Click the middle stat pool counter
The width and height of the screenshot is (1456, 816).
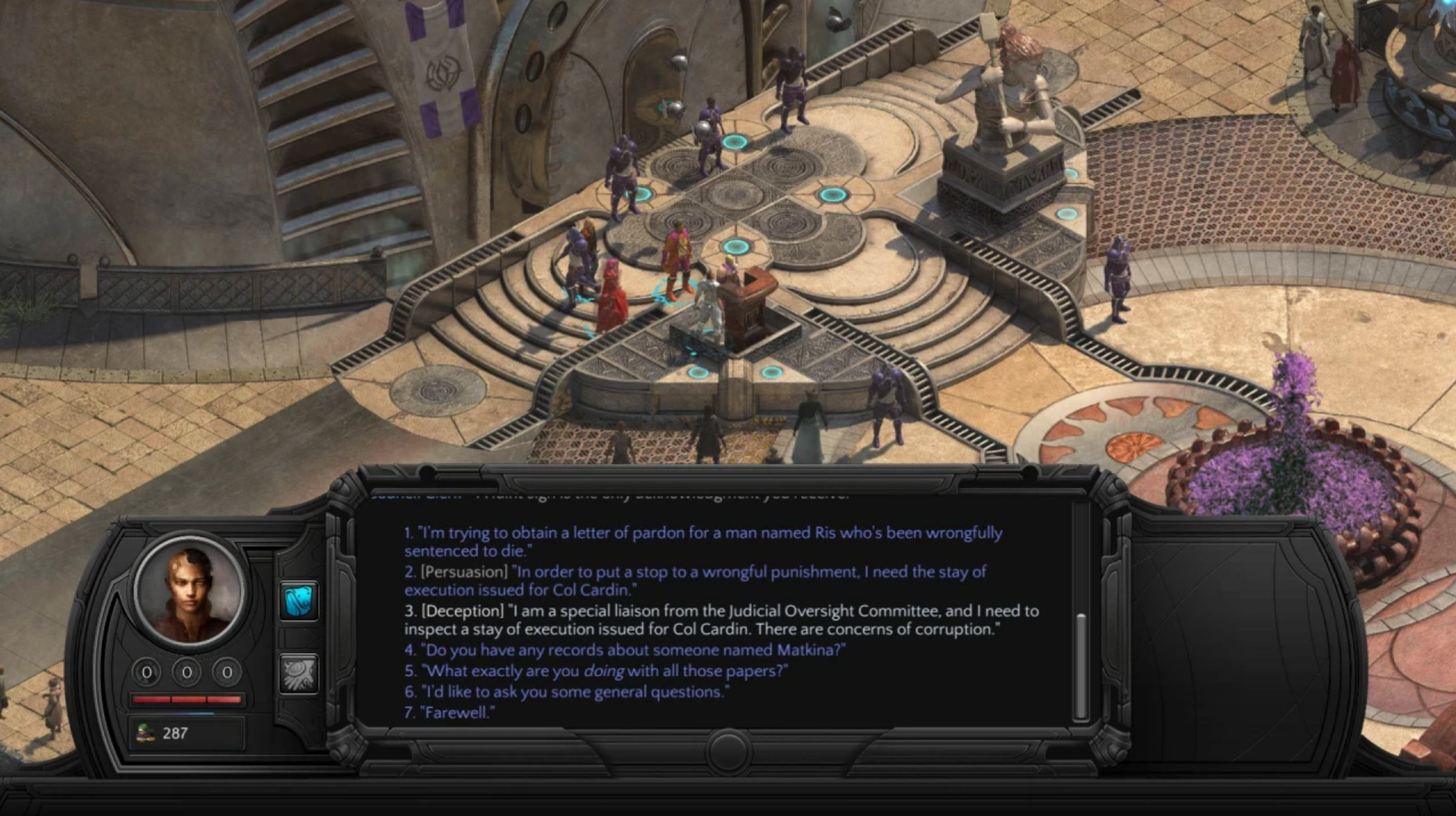point(187,671)
